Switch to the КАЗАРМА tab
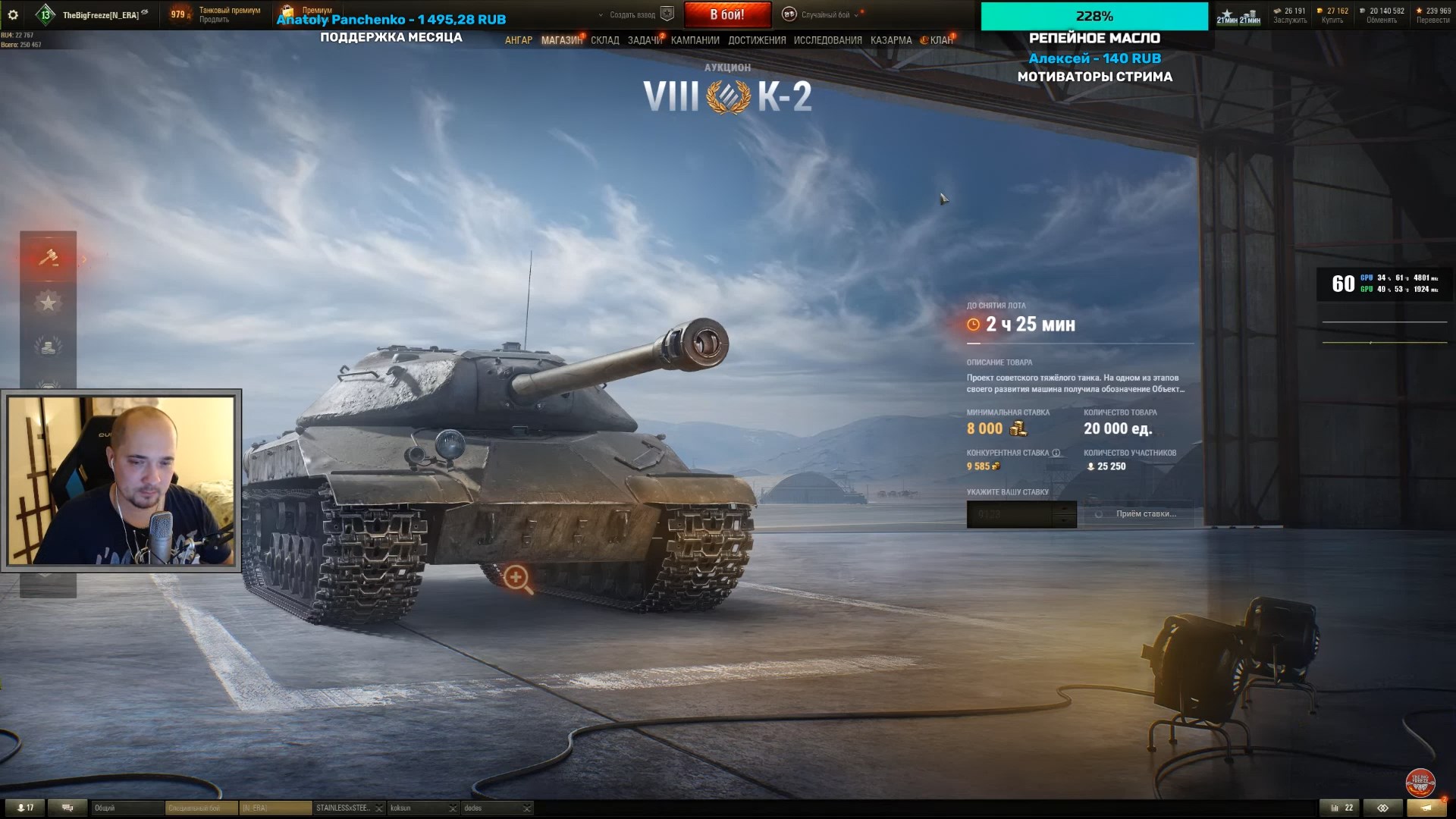The height and width of the screenshot is (819, 1456). (x=891, y=40)
